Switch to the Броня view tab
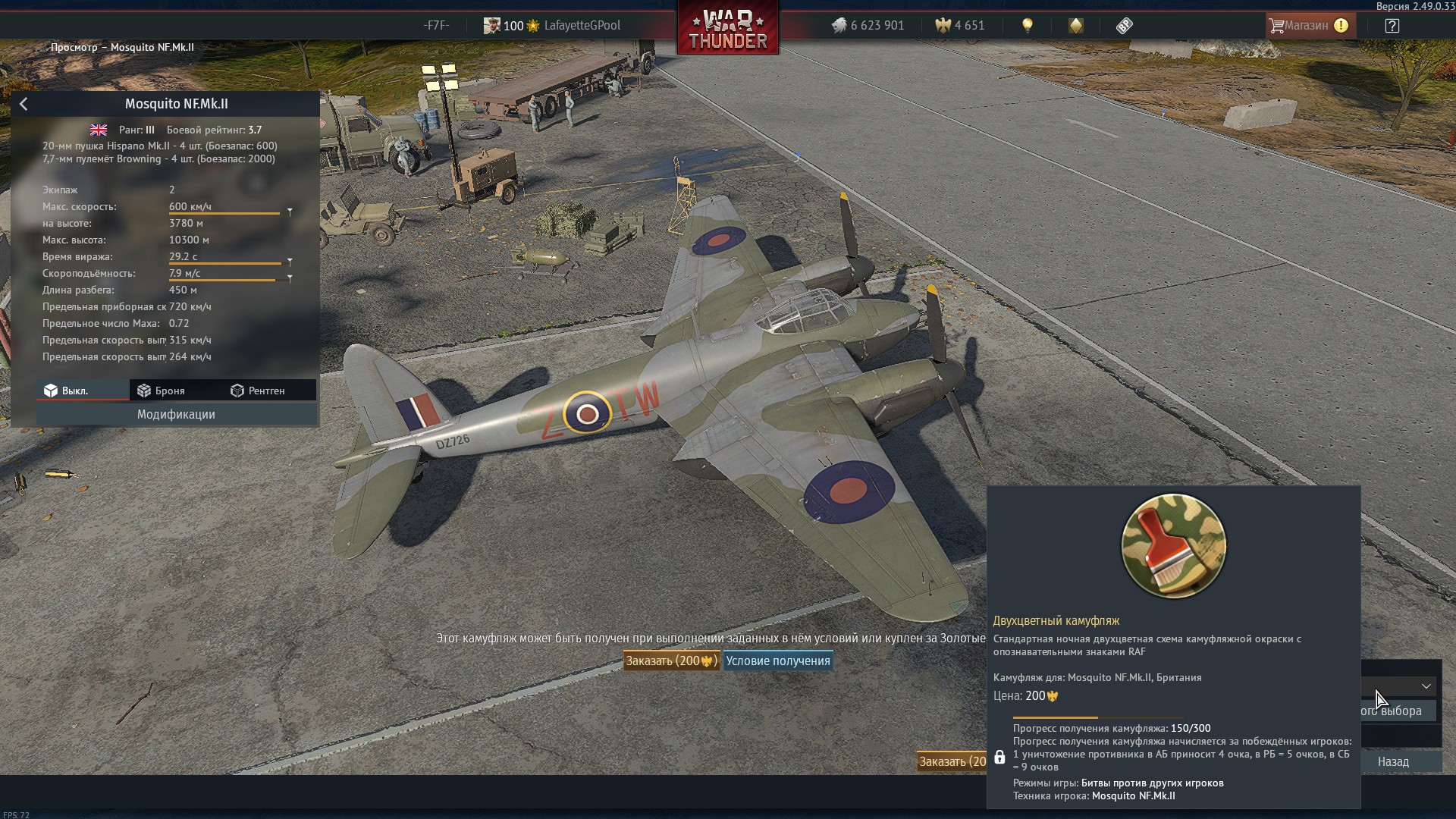 pyautogui.click(x=162, y=391)
